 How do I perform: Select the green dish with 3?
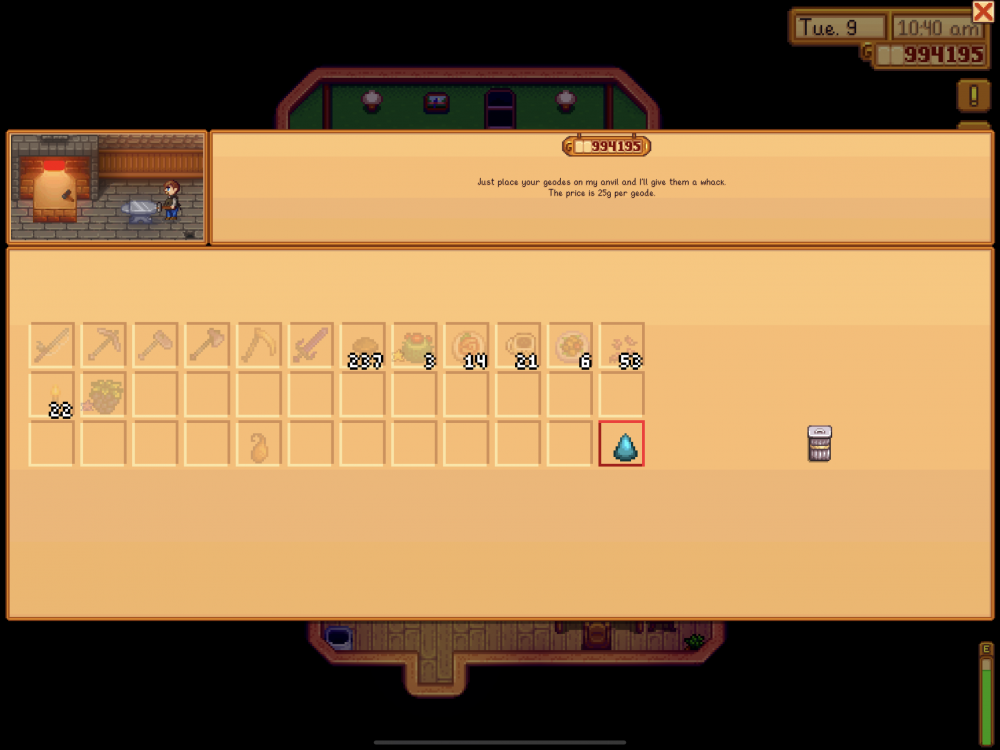pyautogui.click(x=415, y=345)
